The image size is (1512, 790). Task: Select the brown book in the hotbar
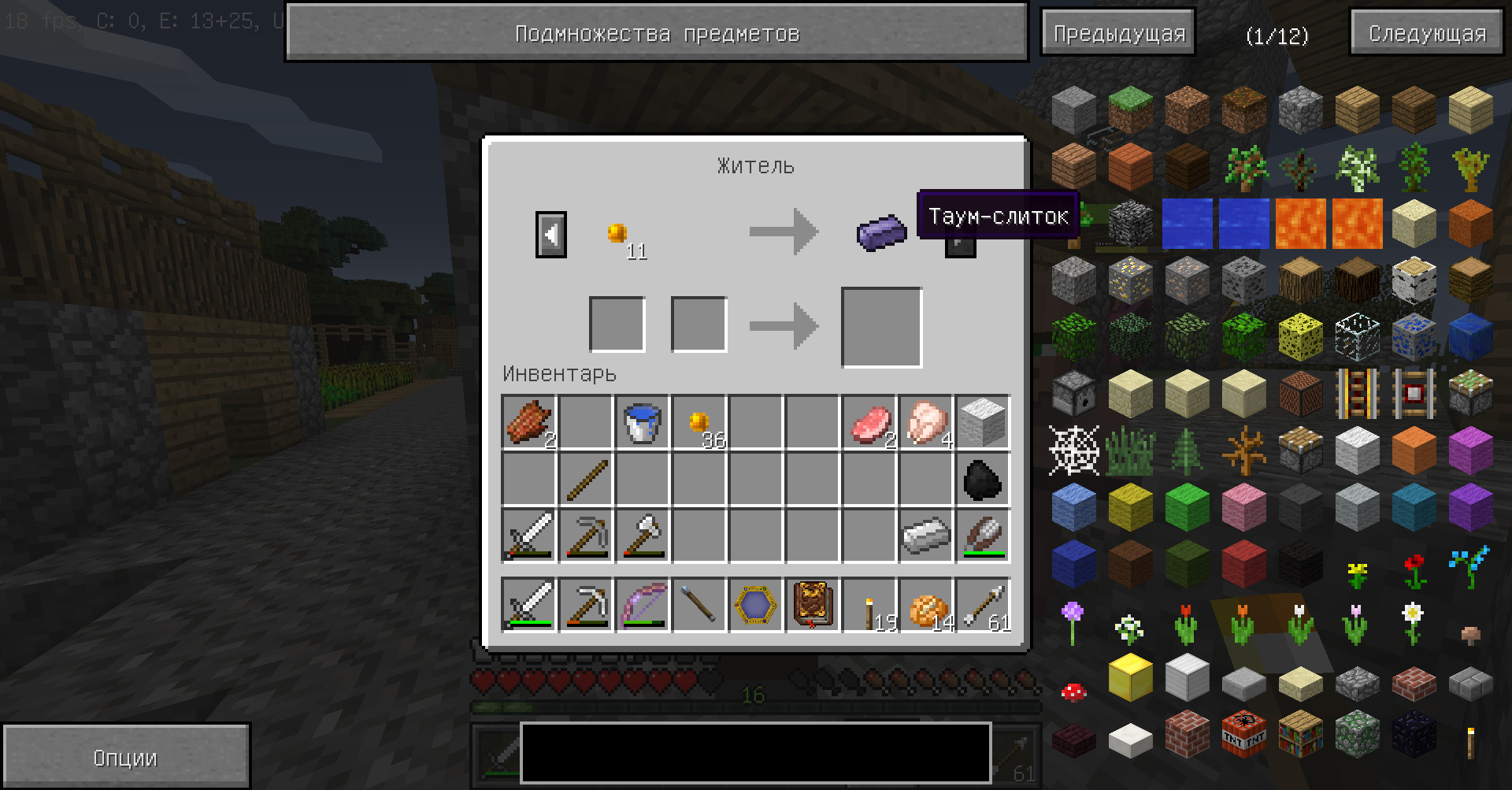(x=812, y=606)
